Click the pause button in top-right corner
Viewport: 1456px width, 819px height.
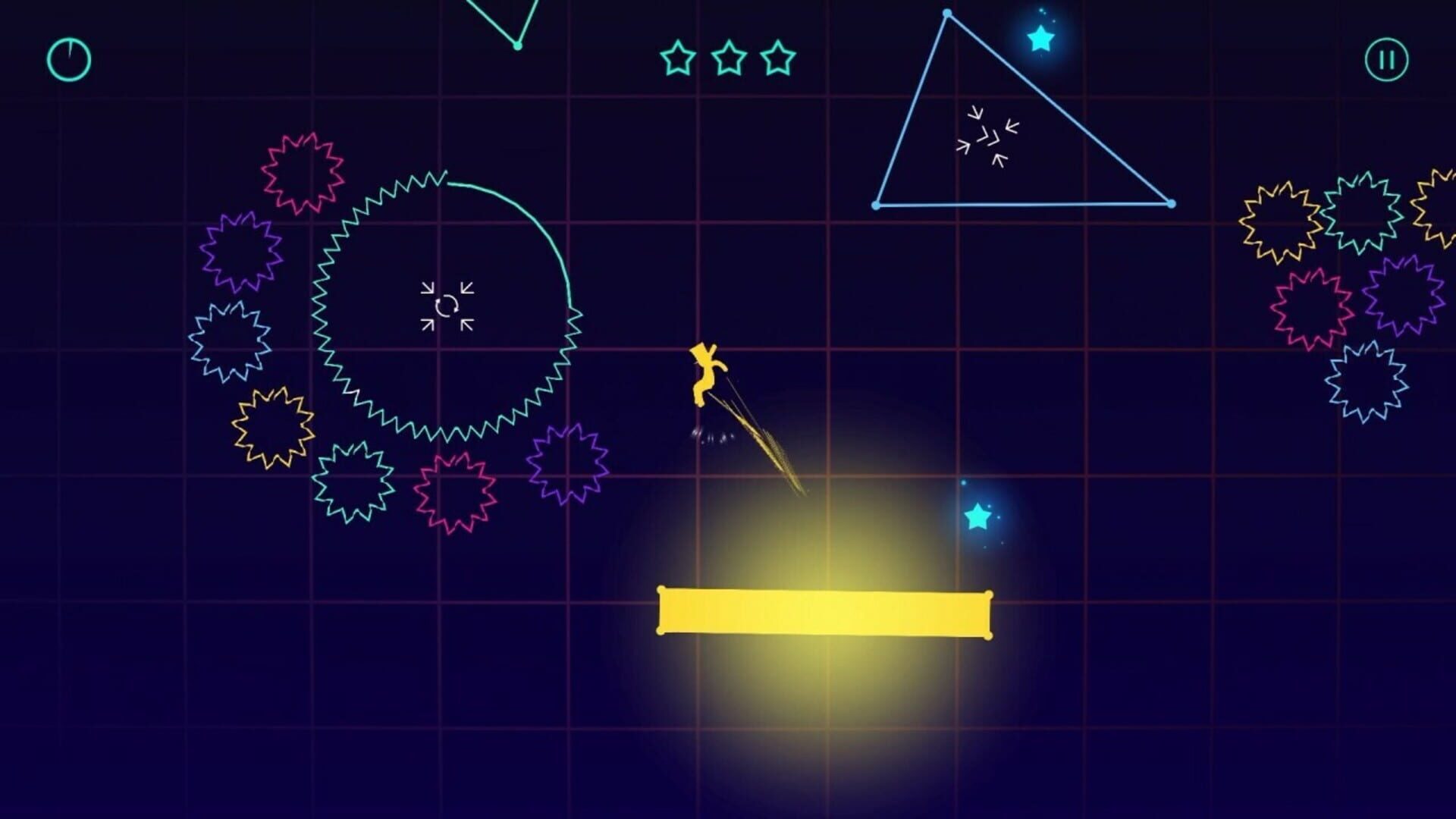(x=1385, y=59)
